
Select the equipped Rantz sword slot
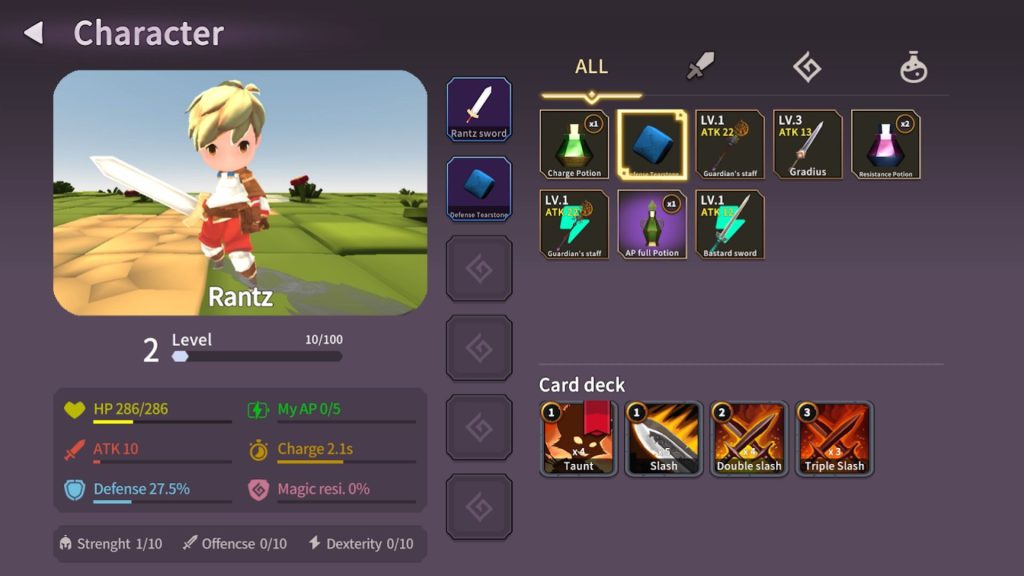click(479, 109)
